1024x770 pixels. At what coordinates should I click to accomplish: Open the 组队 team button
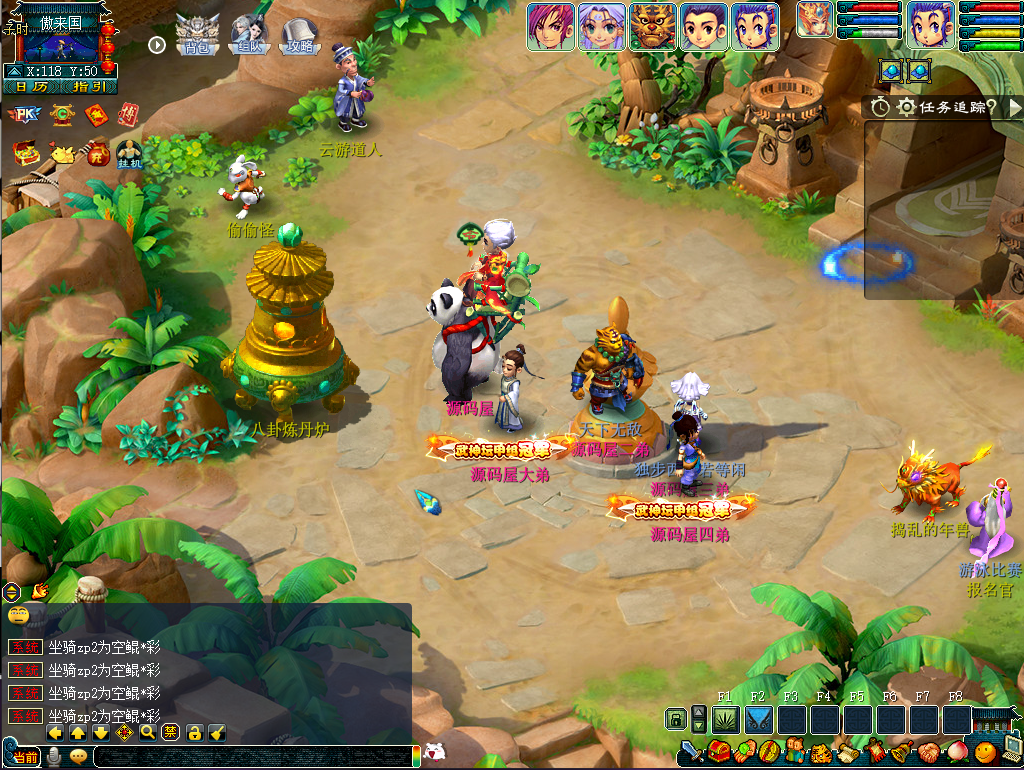point(249,35)
